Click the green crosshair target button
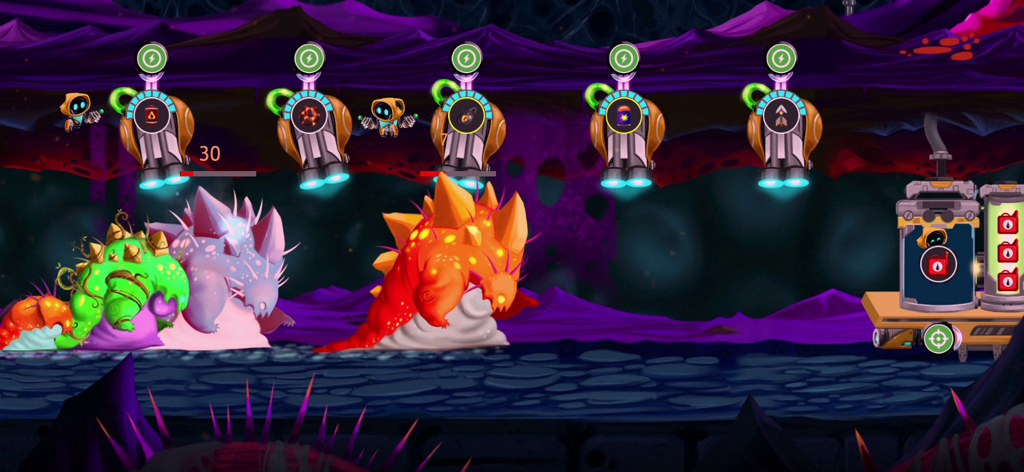Viewport: 1024px width, 472px height. pyautogui.click(x=938, y=338)
